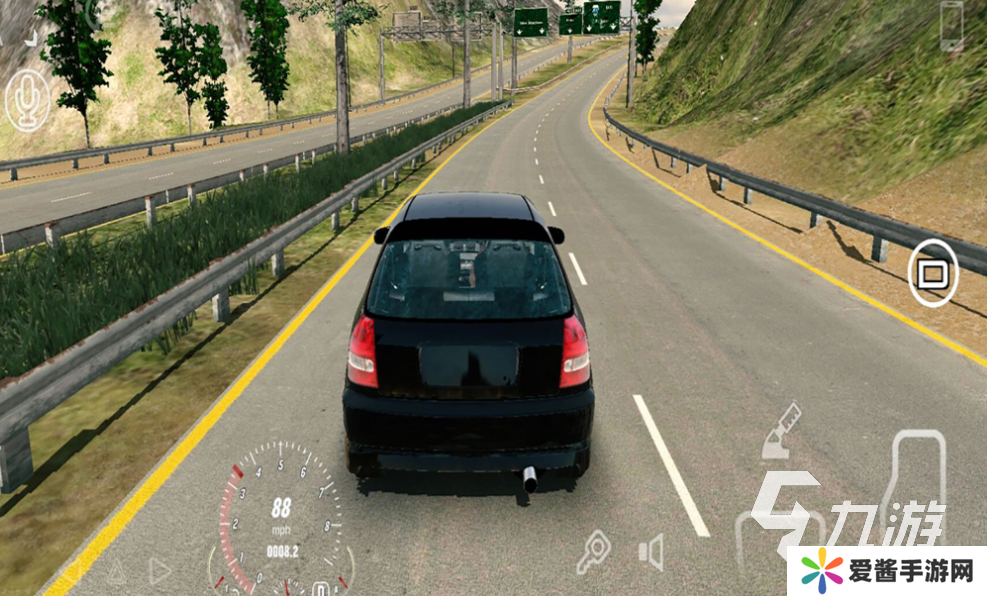This screenshot has height=596, width=987.
Task: Tap the phone icon in the corner
Action: pyautogui.click(x=950, y=24)
